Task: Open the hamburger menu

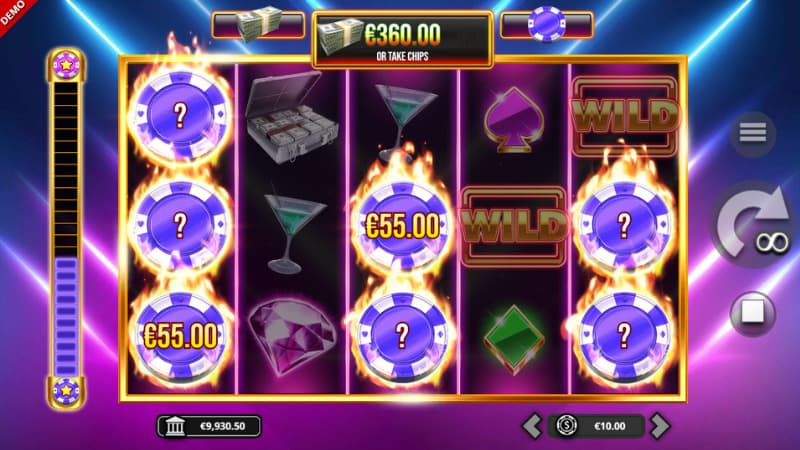Action: pos(752,133)
